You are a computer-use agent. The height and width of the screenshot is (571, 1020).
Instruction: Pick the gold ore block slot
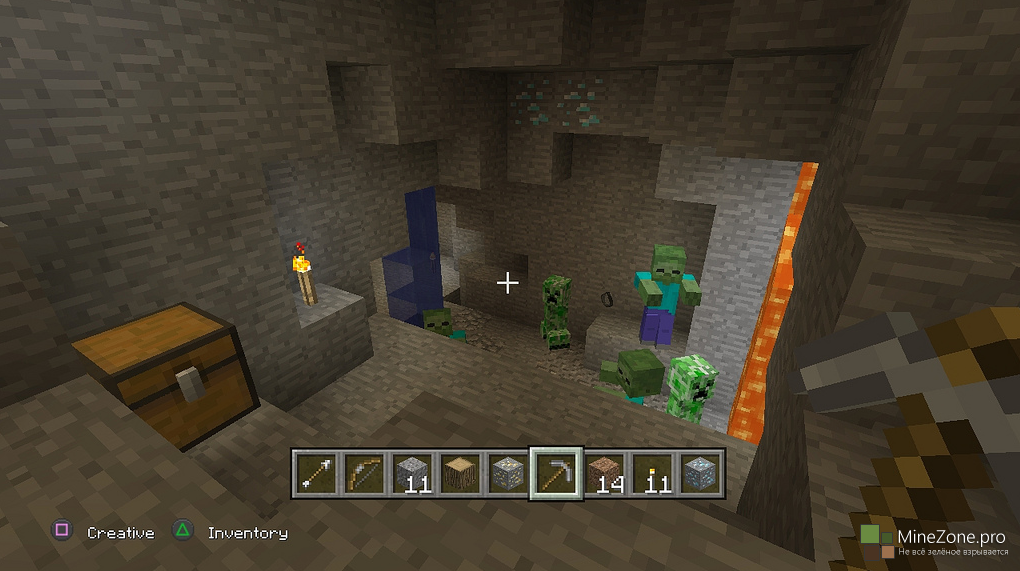508,473
